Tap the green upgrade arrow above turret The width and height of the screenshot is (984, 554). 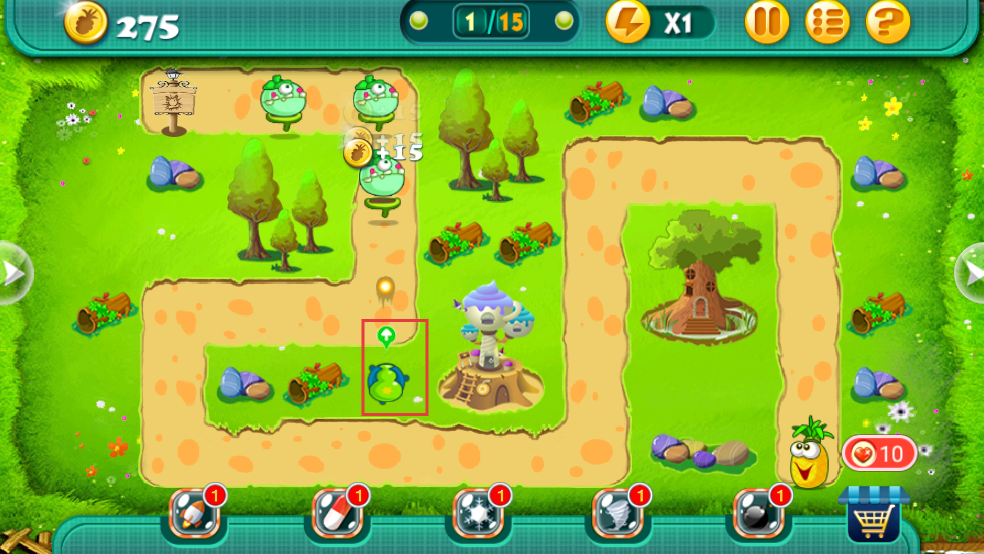(x=386, y=335)
